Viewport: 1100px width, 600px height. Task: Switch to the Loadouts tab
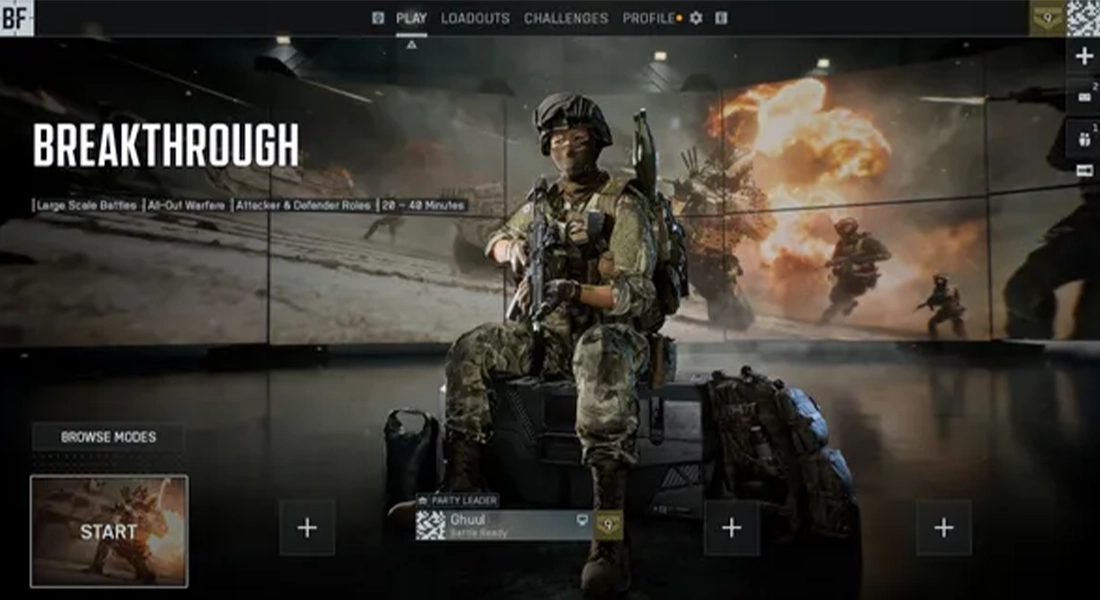pos(475,18)
